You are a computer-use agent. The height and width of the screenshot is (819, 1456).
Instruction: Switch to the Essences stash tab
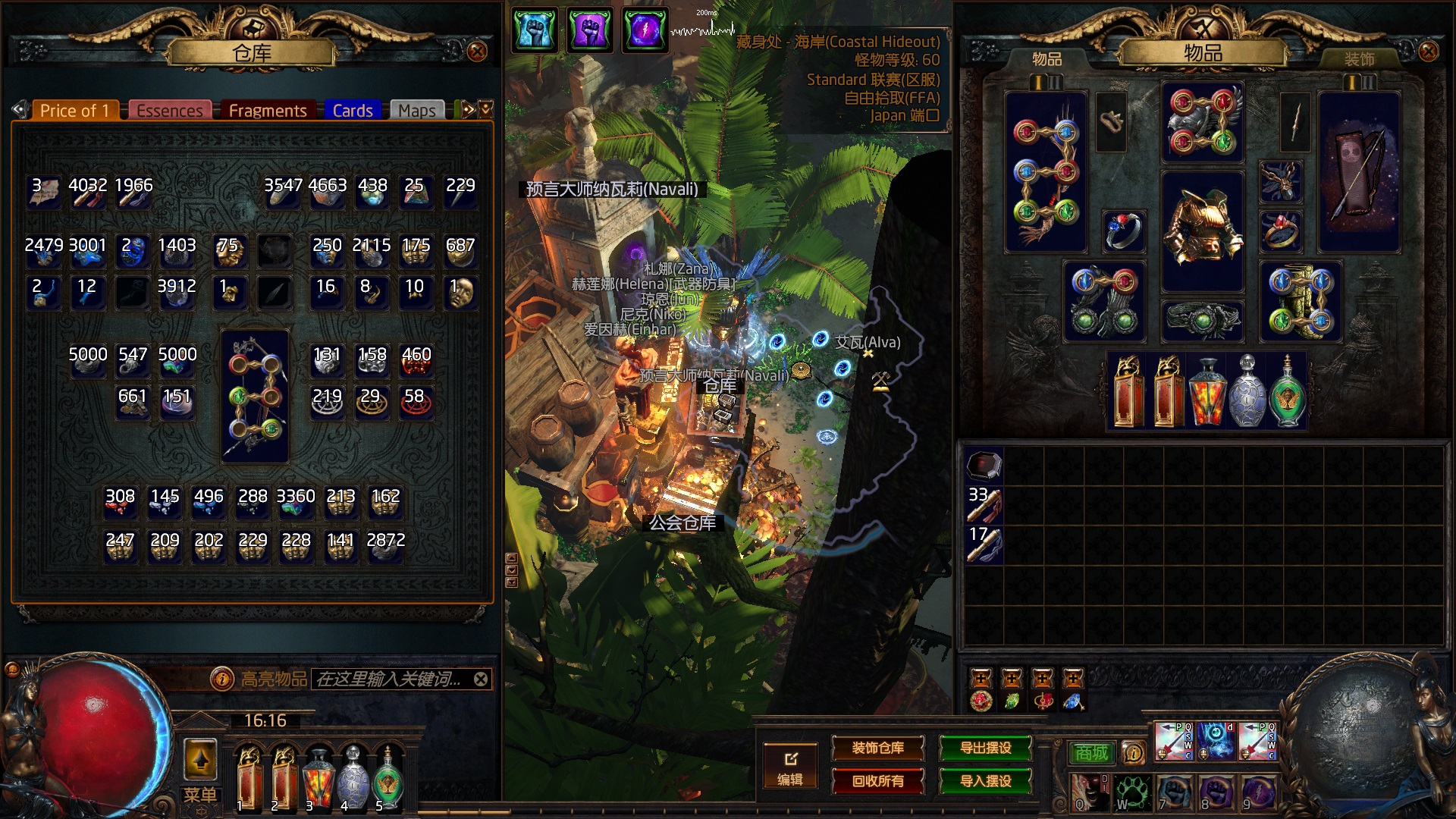click(170, 111)
